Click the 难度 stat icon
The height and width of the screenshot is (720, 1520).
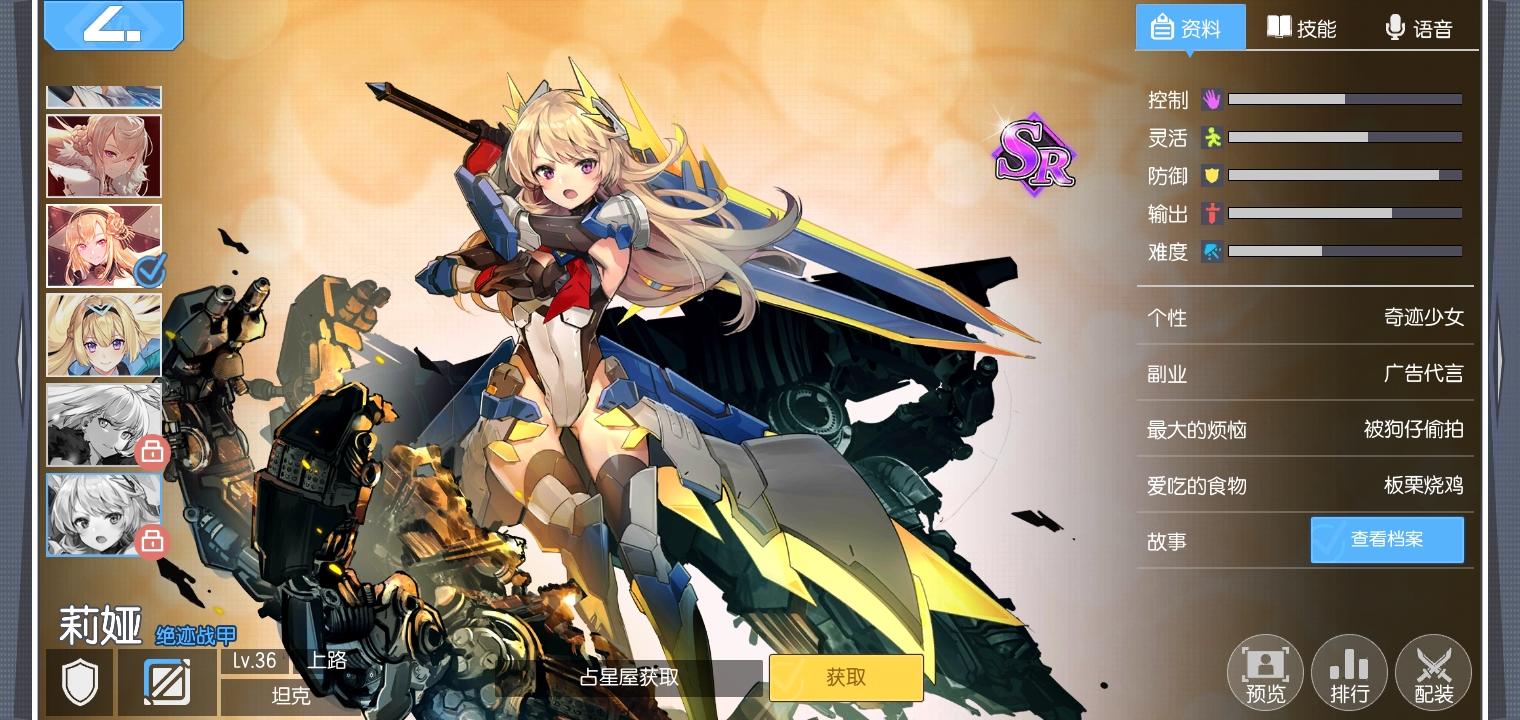pos(1211,252)
